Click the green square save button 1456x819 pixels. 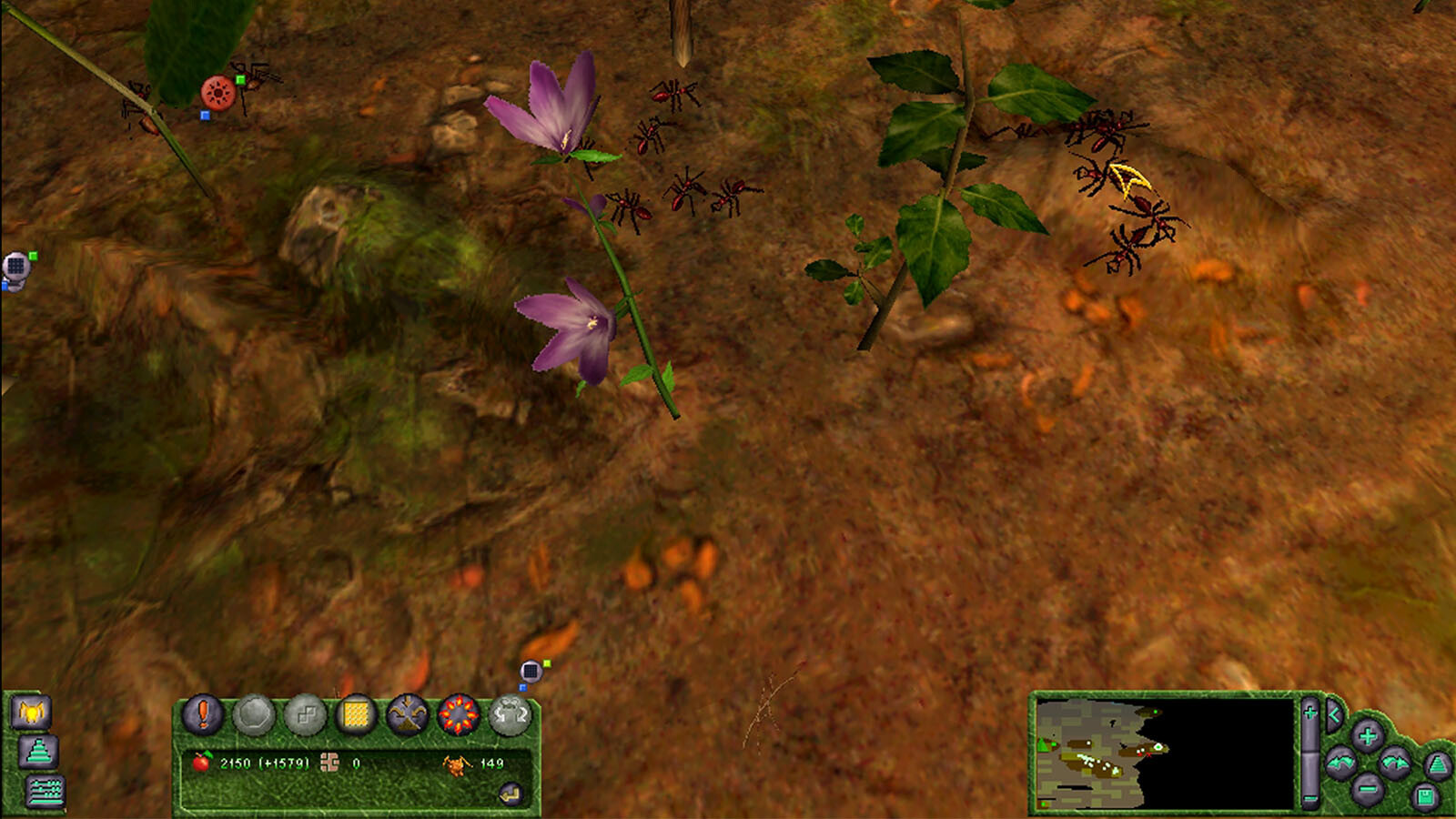(x=1425, y=798)
